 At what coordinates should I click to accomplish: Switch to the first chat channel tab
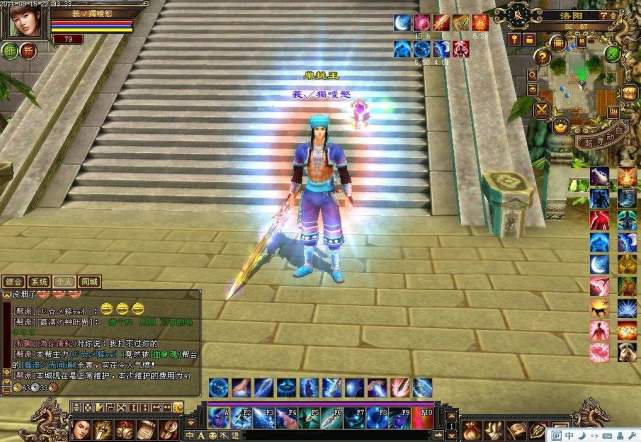click(x=14, y=281)
